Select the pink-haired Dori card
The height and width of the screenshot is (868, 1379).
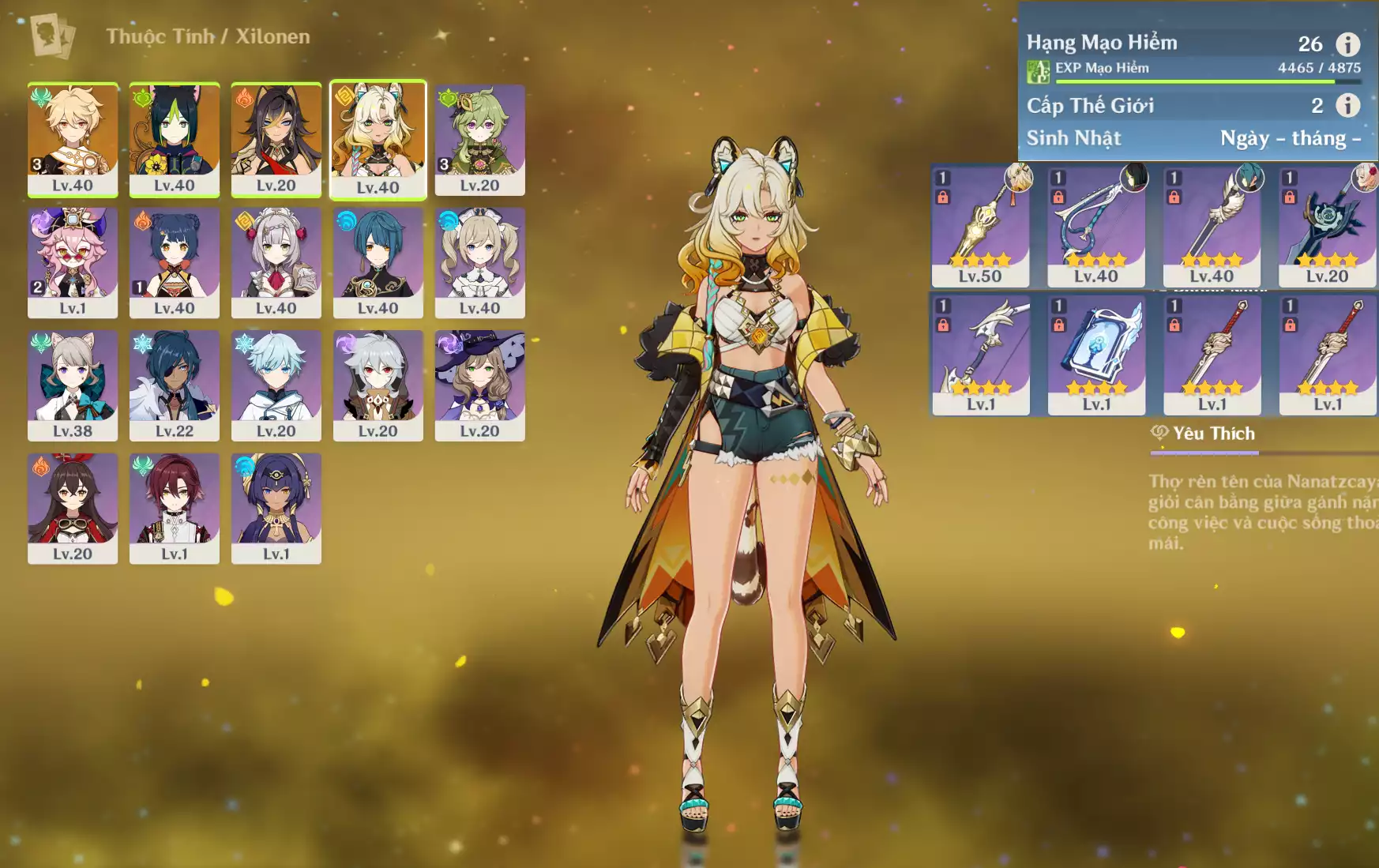click(x=73, y=262)
